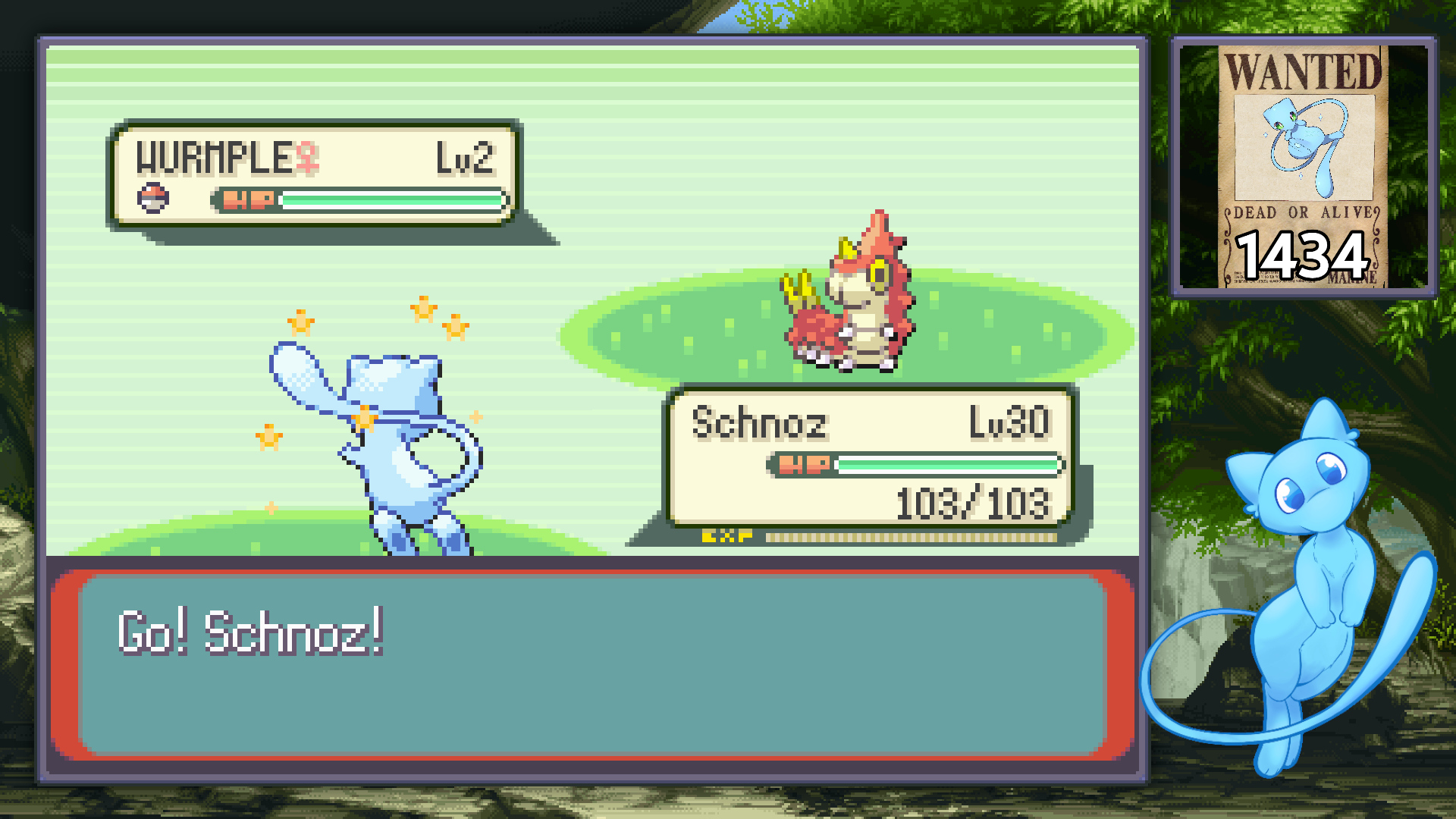
Task: Select the WANTED poster encounter counter overlay
Action: (x=1303, y=166)
